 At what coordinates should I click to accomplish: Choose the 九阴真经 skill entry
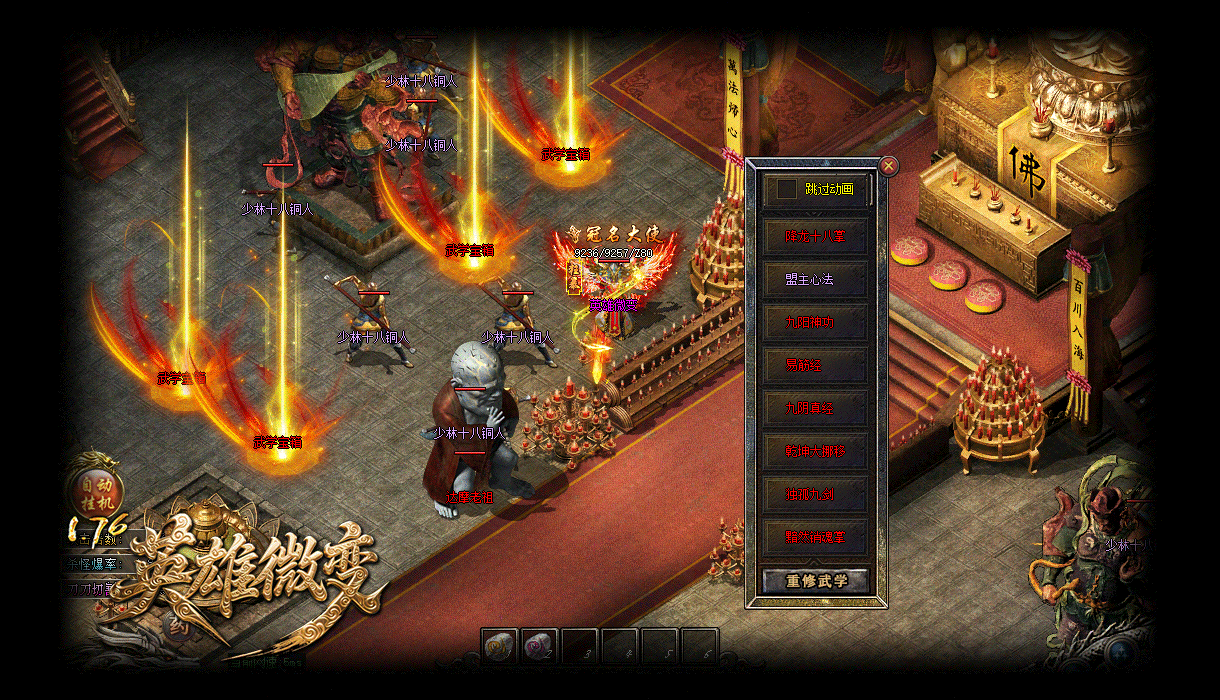tap(815, 409)
